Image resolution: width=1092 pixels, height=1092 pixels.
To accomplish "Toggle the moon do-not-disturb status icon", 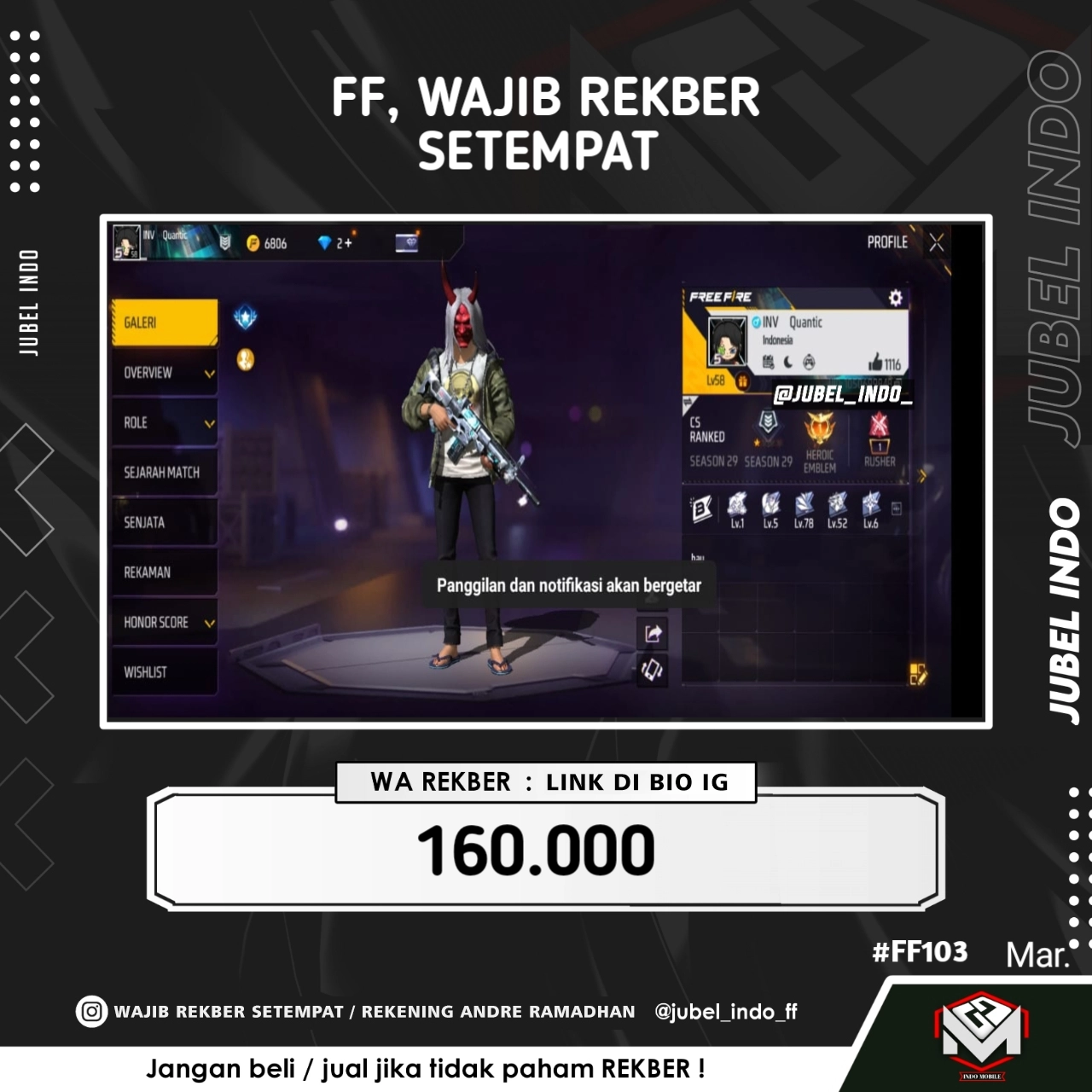I will (788, 361).
